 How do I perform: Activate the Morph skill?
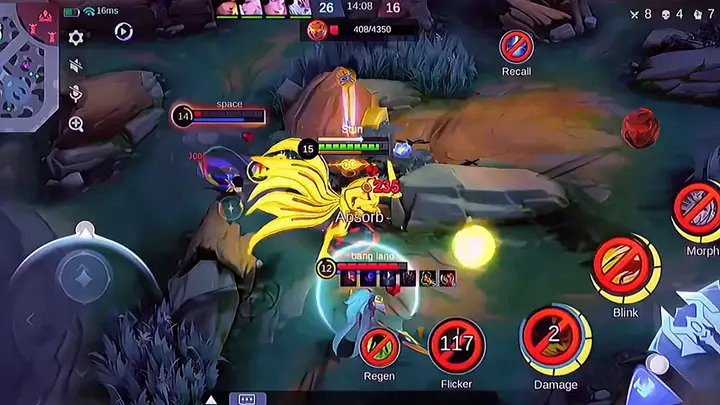[x=700, y=210]
